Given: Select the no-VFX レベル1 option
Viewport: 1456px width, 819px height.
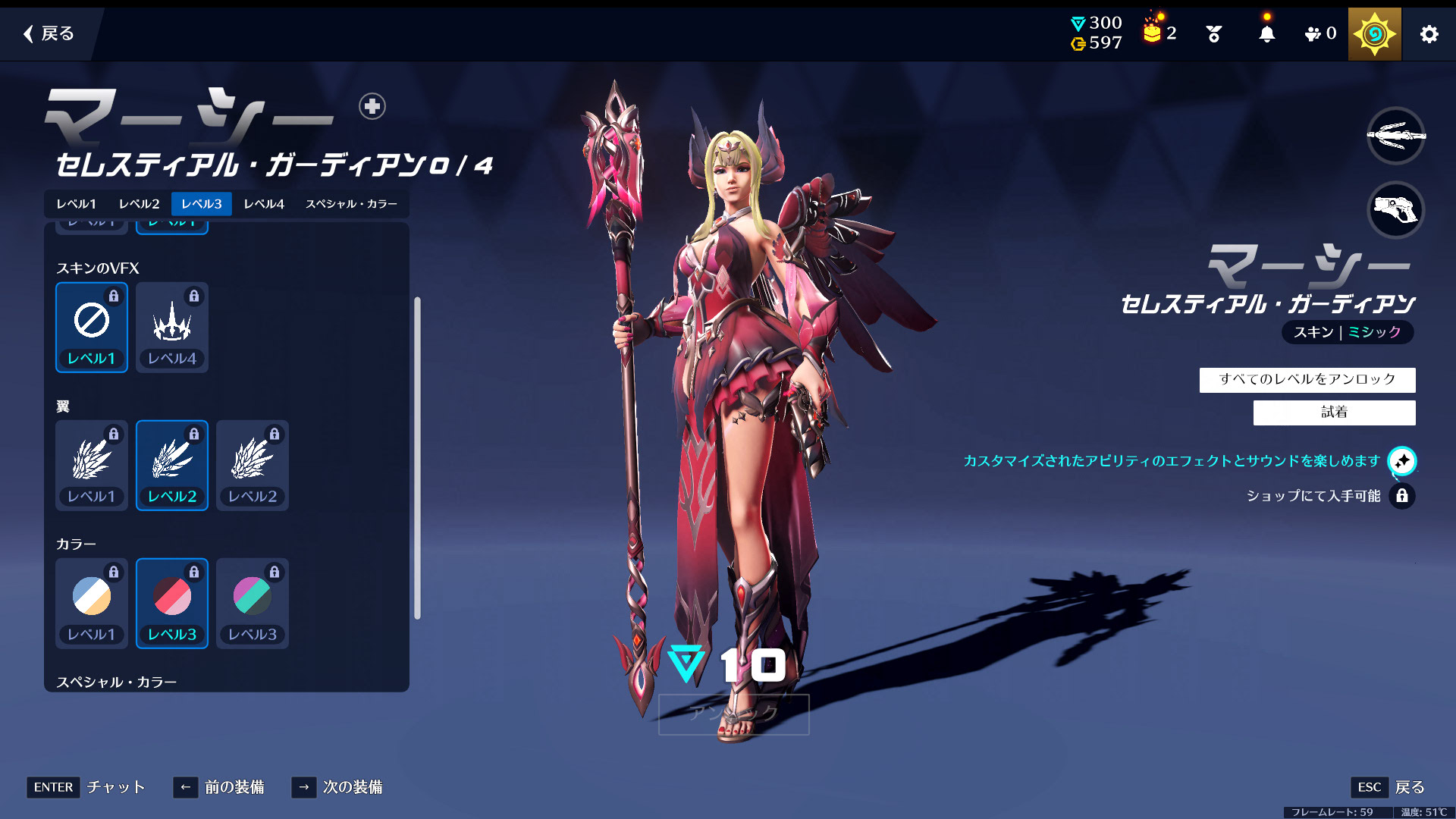Looking at the screenshot, I should click(92, 328).
